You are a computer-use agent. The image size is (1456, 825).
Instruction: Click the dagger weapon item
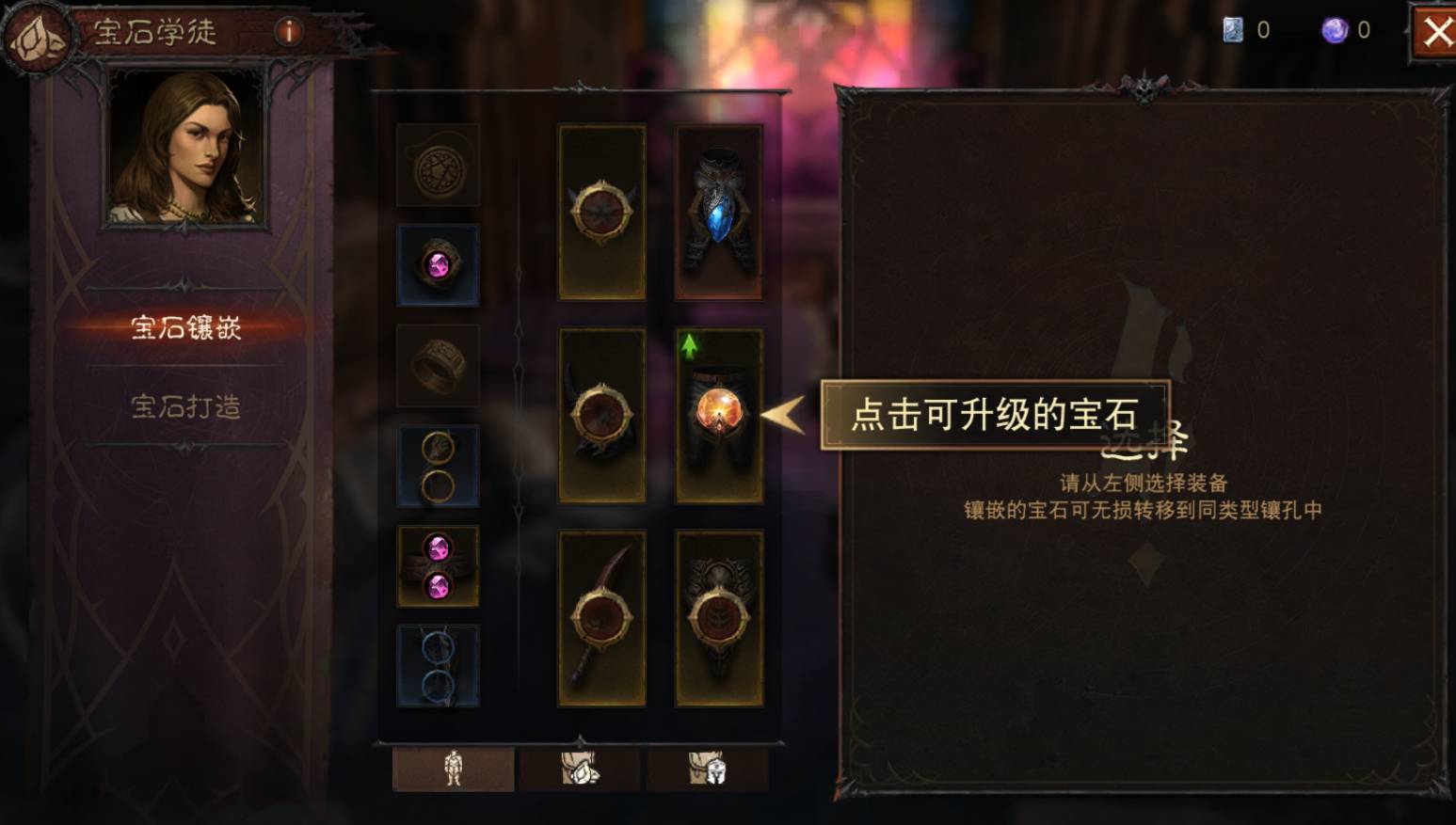click(600, 616)
